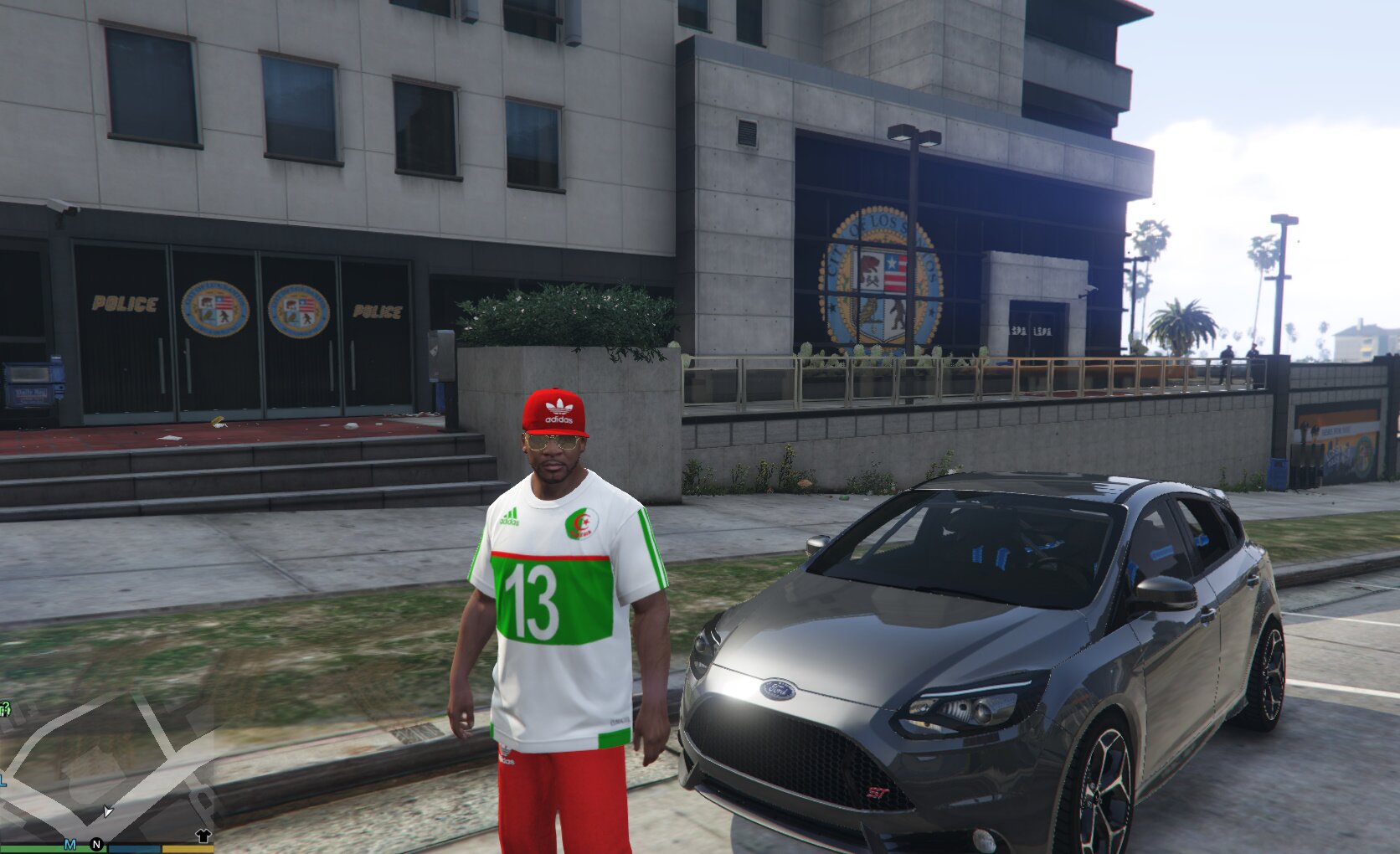
Task: Select the clothing store shirt blip
Action: tap(203, 836)
